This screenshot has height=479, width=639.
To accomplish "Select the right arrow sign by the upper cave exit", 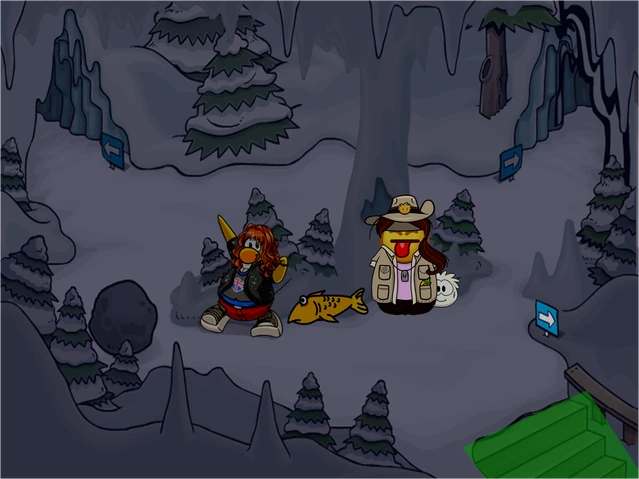I will (x=511, y=160).
